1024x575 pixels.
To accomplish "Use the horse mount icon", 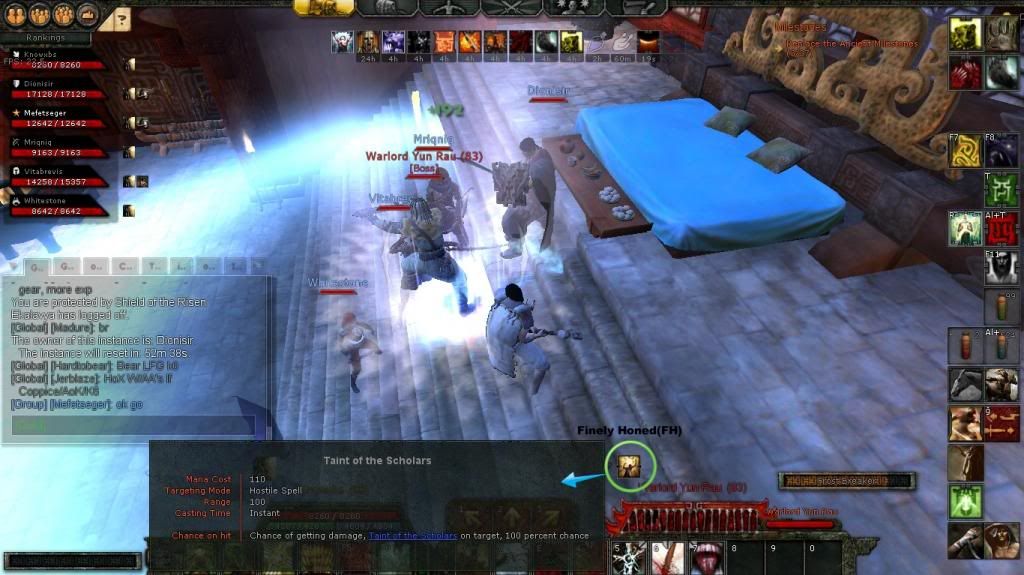I will (x=965, y=384).
